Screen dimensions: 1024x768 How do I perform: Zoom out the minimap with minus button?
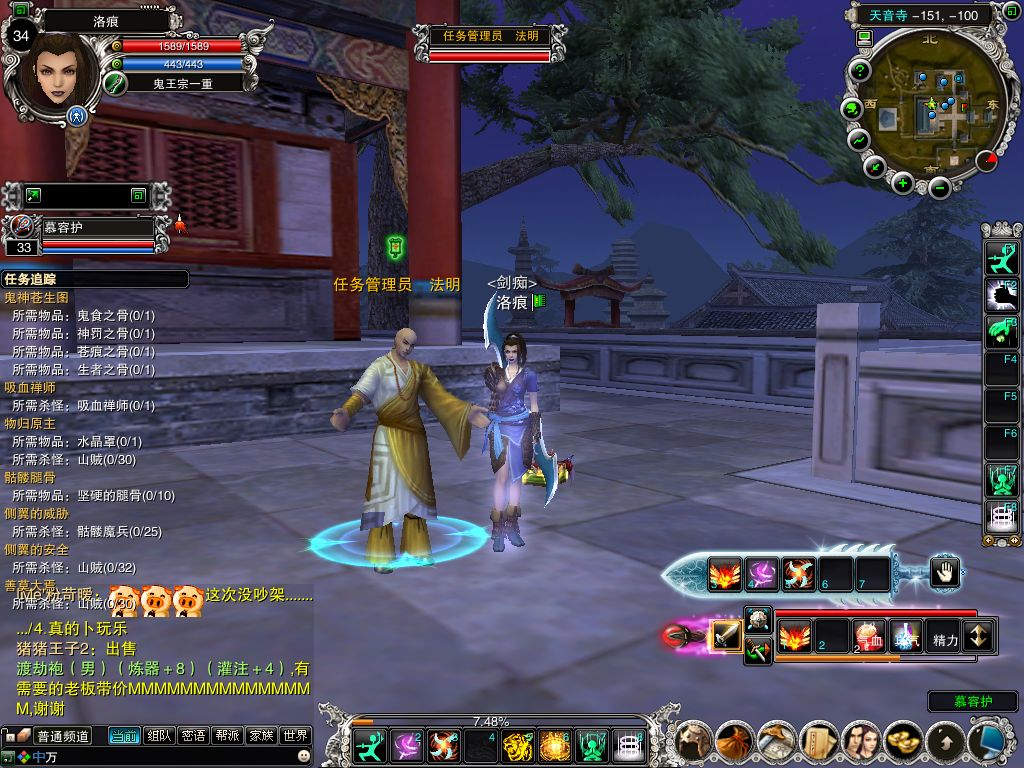[939, 186]
